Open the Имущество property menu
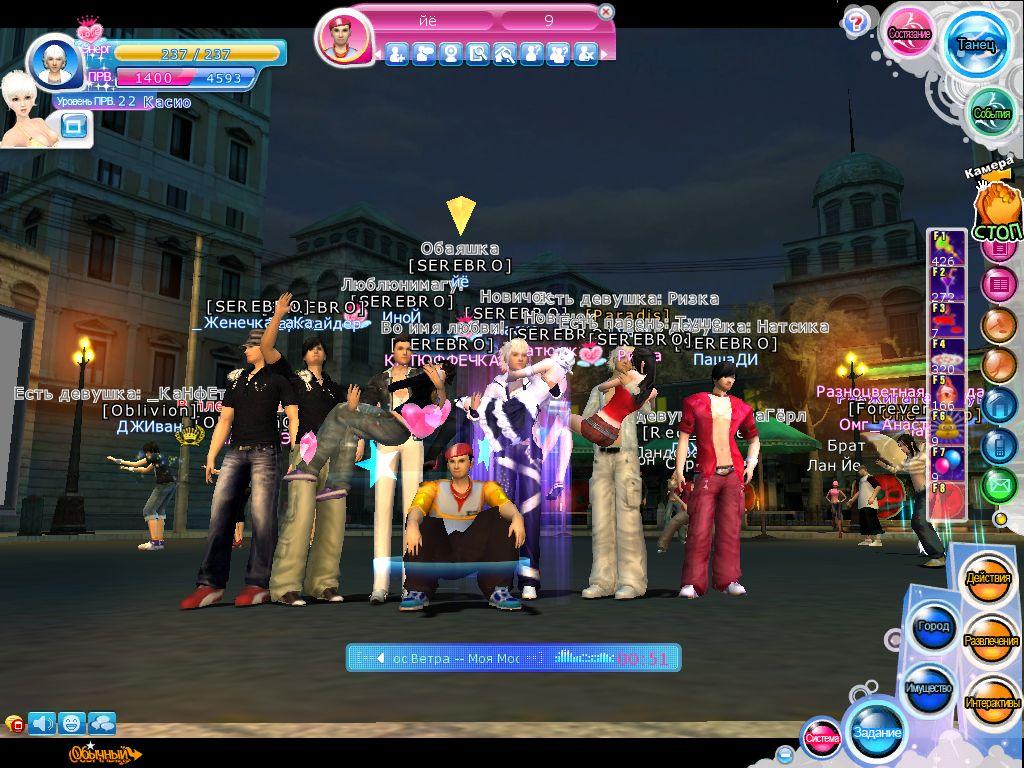This screenshot has height=768, width=1024. coord(929,689)
